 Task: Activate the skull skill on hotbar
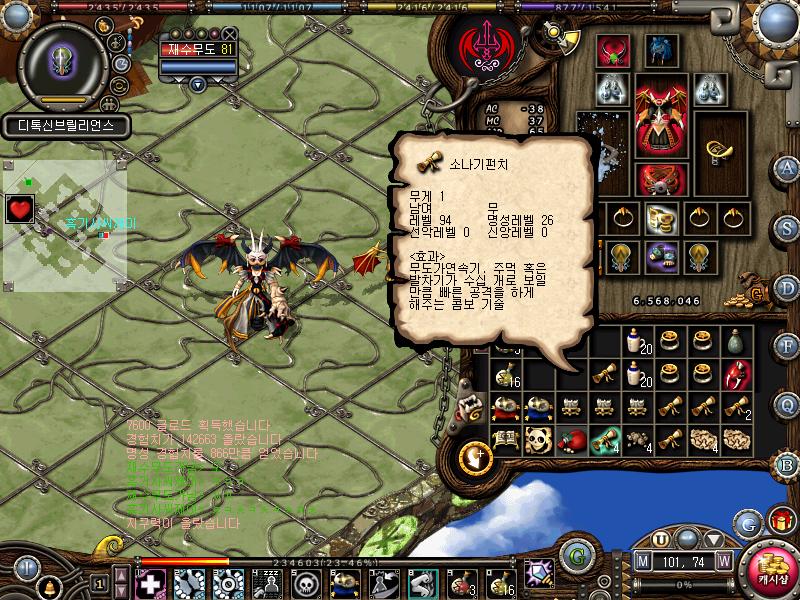[x=305, y=582]
